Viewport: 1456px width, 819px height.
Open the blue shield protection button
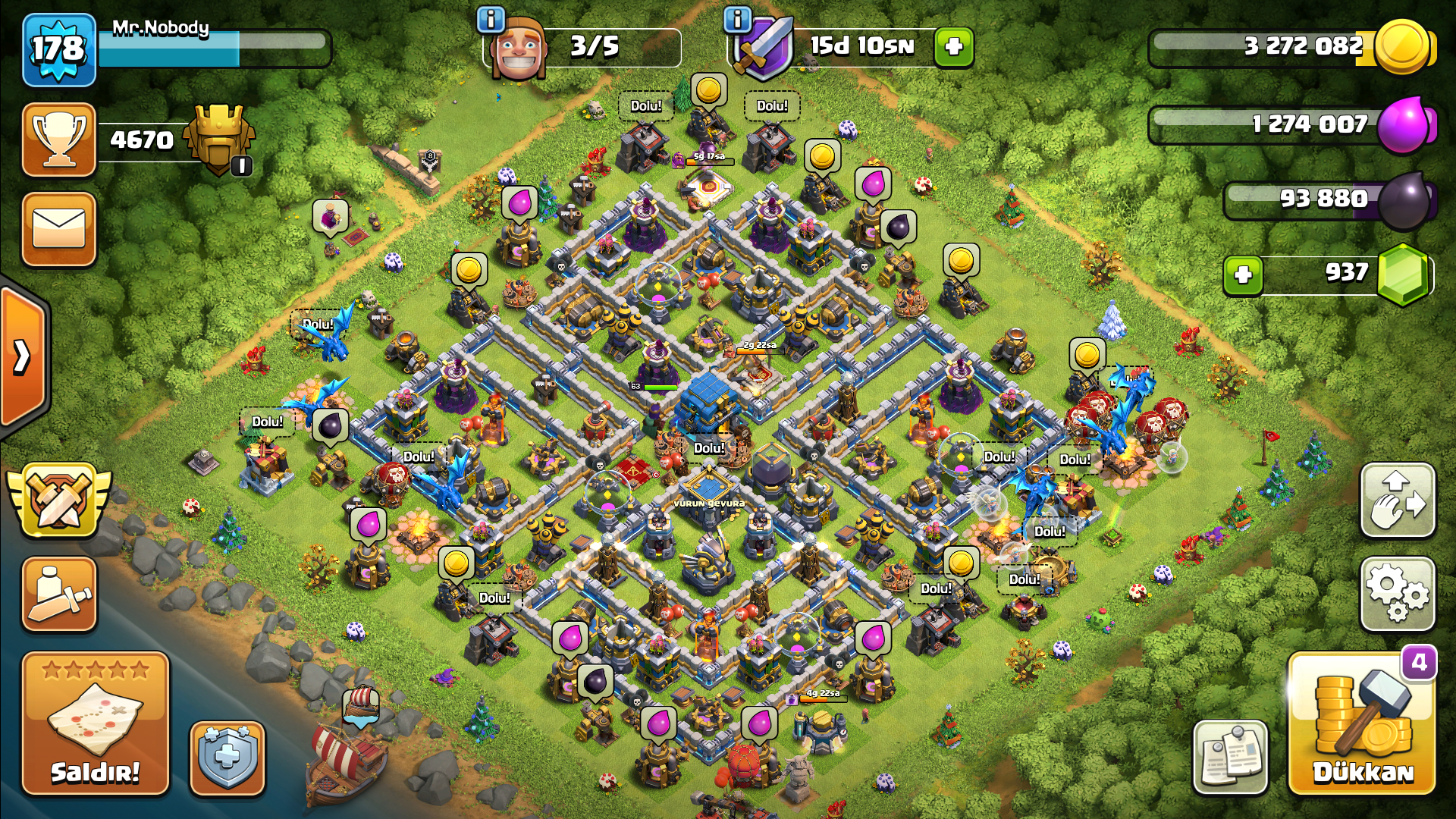(x=227, y=758)
